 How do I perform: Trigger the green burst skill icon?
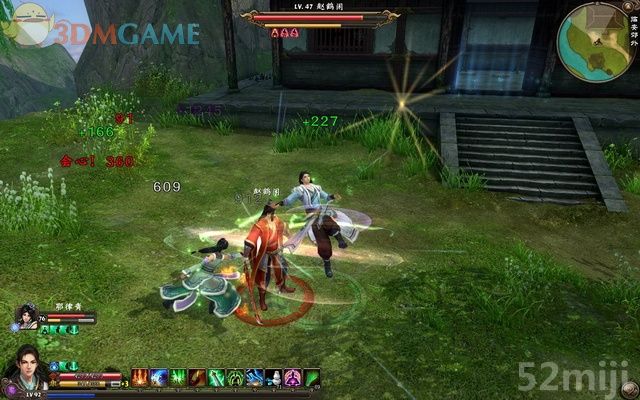tap(178, 377)
